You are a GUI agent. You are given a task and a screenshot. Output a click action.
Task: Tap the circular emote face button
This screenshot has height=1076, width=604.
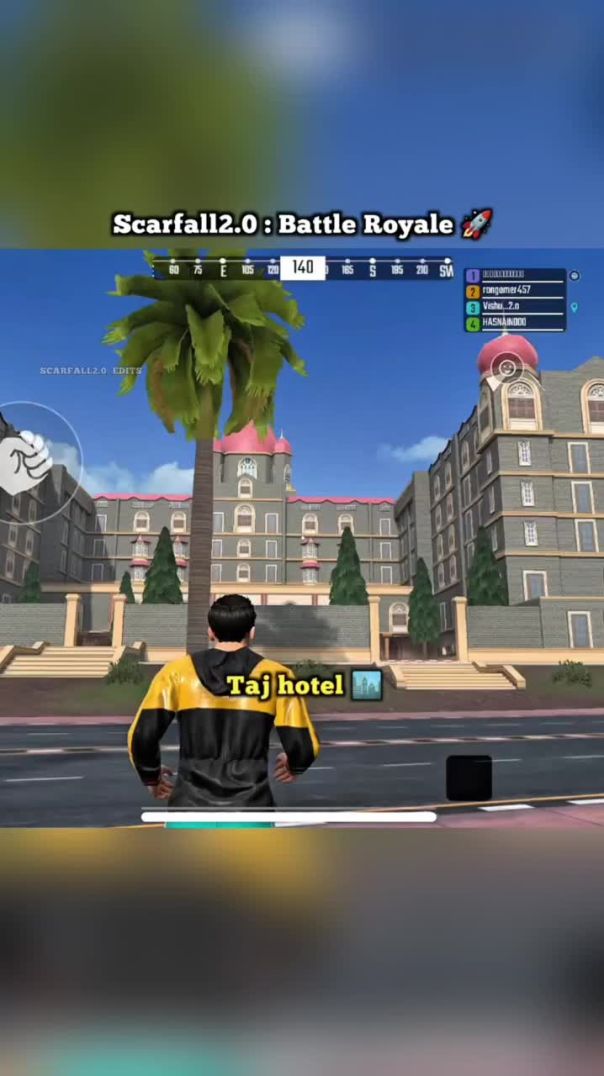[507, 368]
